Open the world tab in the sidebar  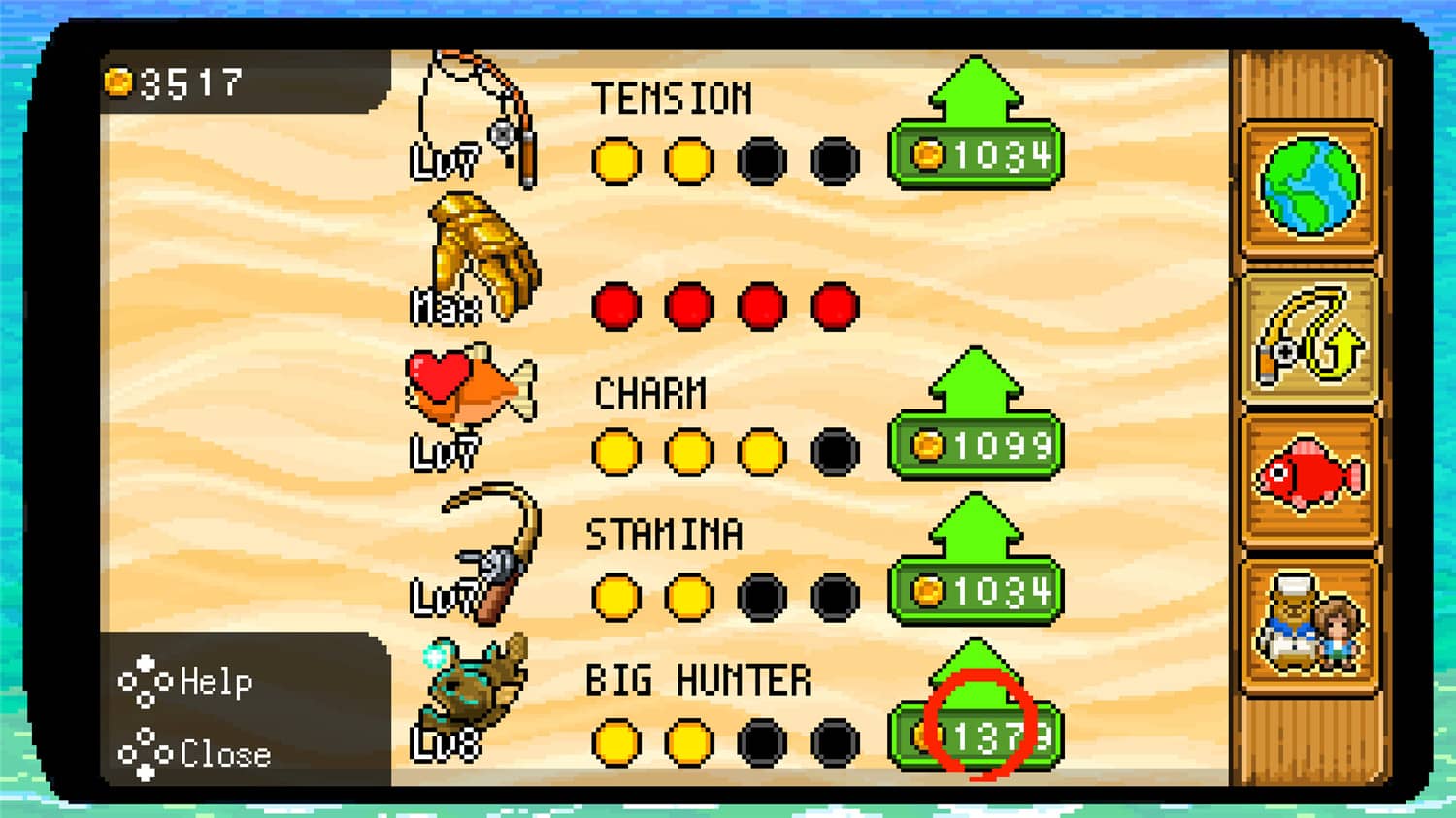tap(1312, 186)
